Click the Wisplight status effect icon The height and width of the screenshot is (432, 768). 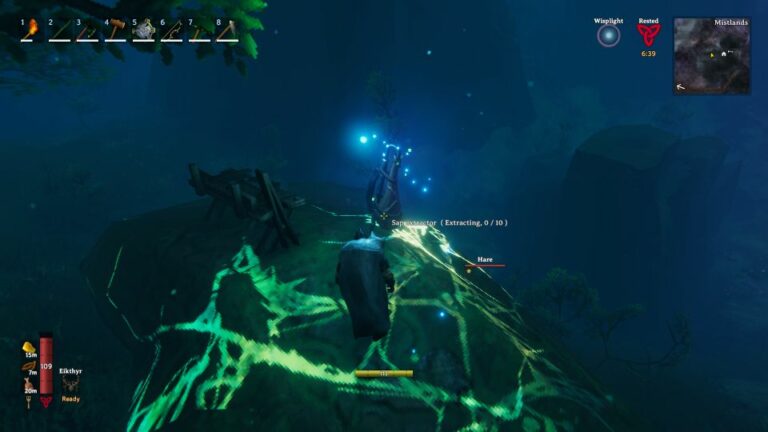coord(608,36)
